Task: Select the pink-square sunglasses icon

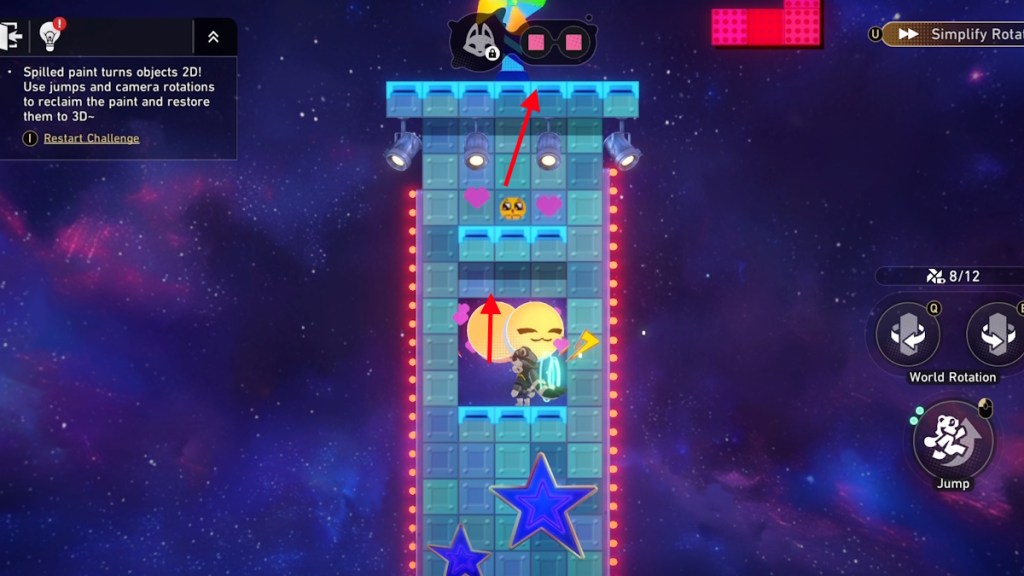Action: [x=555, y=42]
